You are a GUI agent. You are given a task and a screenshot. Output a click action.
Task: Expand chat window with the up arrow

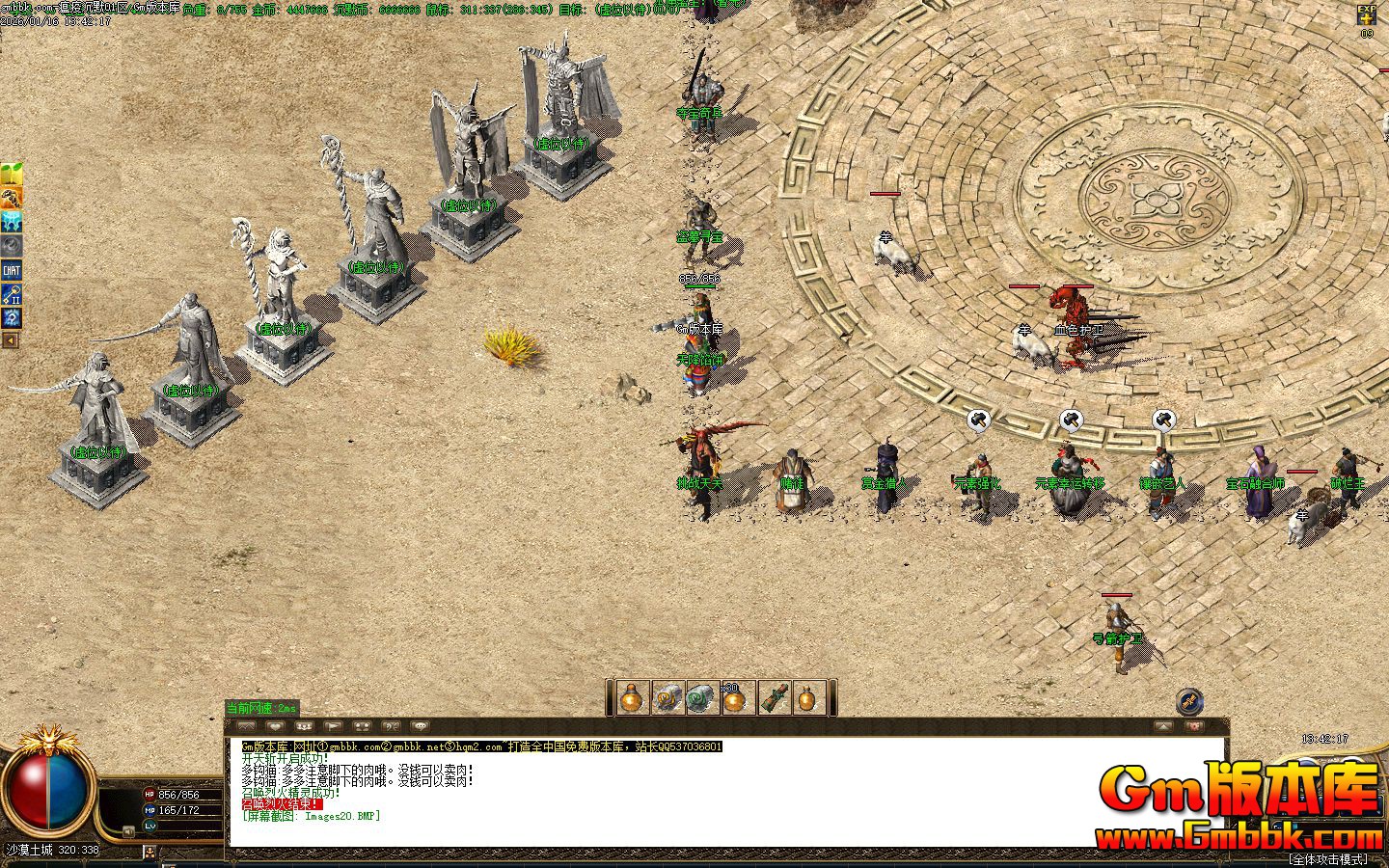tap(1165, 726)
